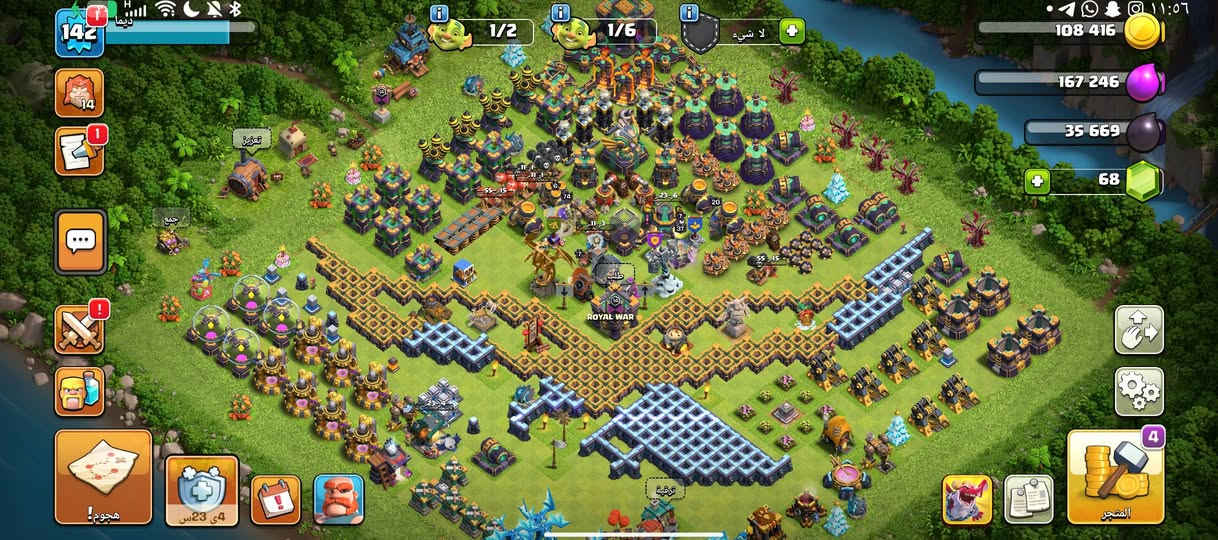Screen dimensions: 1218x540
Task: Add a shield with the green plus
Action: (x=791, y=31)
